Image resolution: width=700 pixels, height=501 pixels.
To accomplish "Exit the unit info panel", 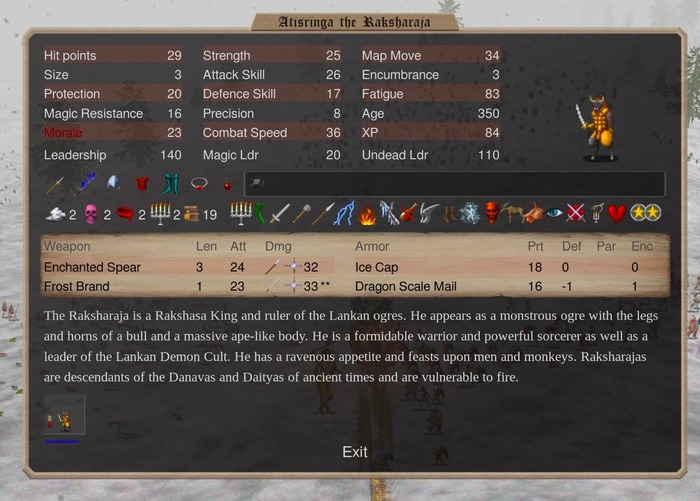I will (x=354, y=452).
